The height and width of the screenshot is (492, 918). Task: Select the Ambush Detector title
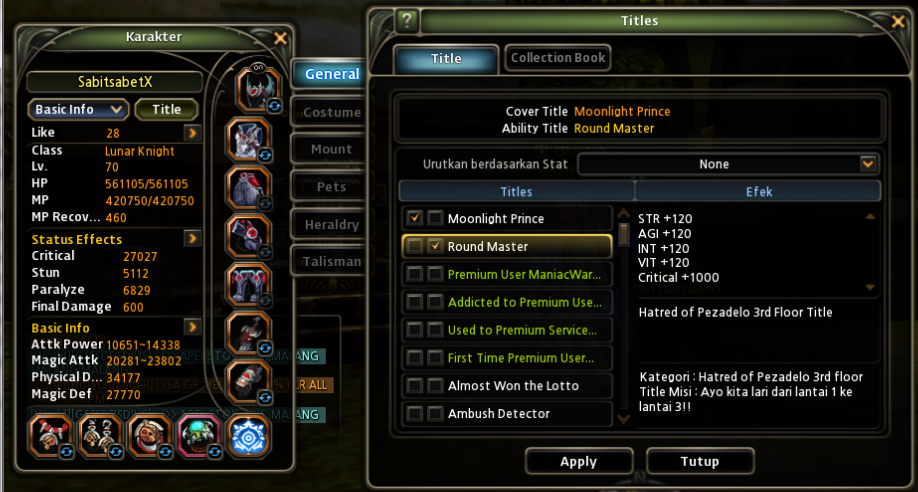click(x=499, y=413)
